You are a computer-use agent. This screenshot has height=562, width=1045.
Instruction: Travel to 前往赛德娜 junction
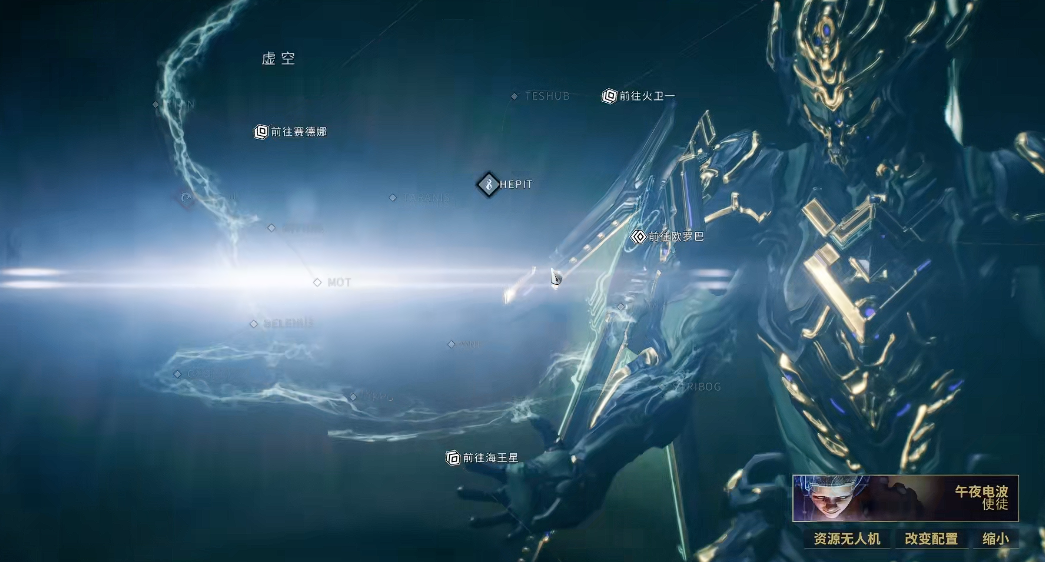tap(262, 131)
